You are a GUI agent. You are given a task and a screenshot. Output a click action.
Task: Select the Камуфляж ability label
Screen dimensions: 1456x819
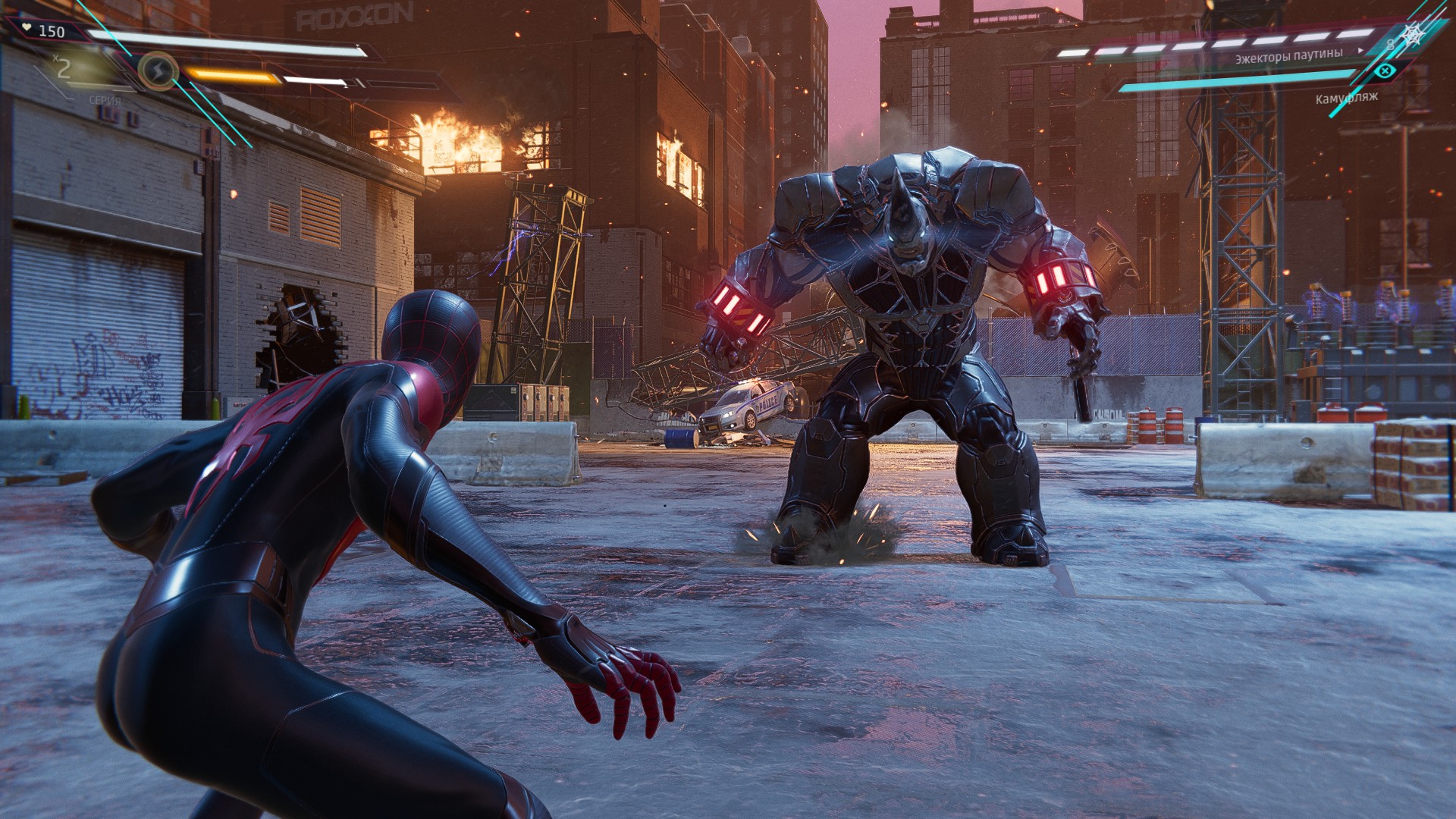[1347, 98]
